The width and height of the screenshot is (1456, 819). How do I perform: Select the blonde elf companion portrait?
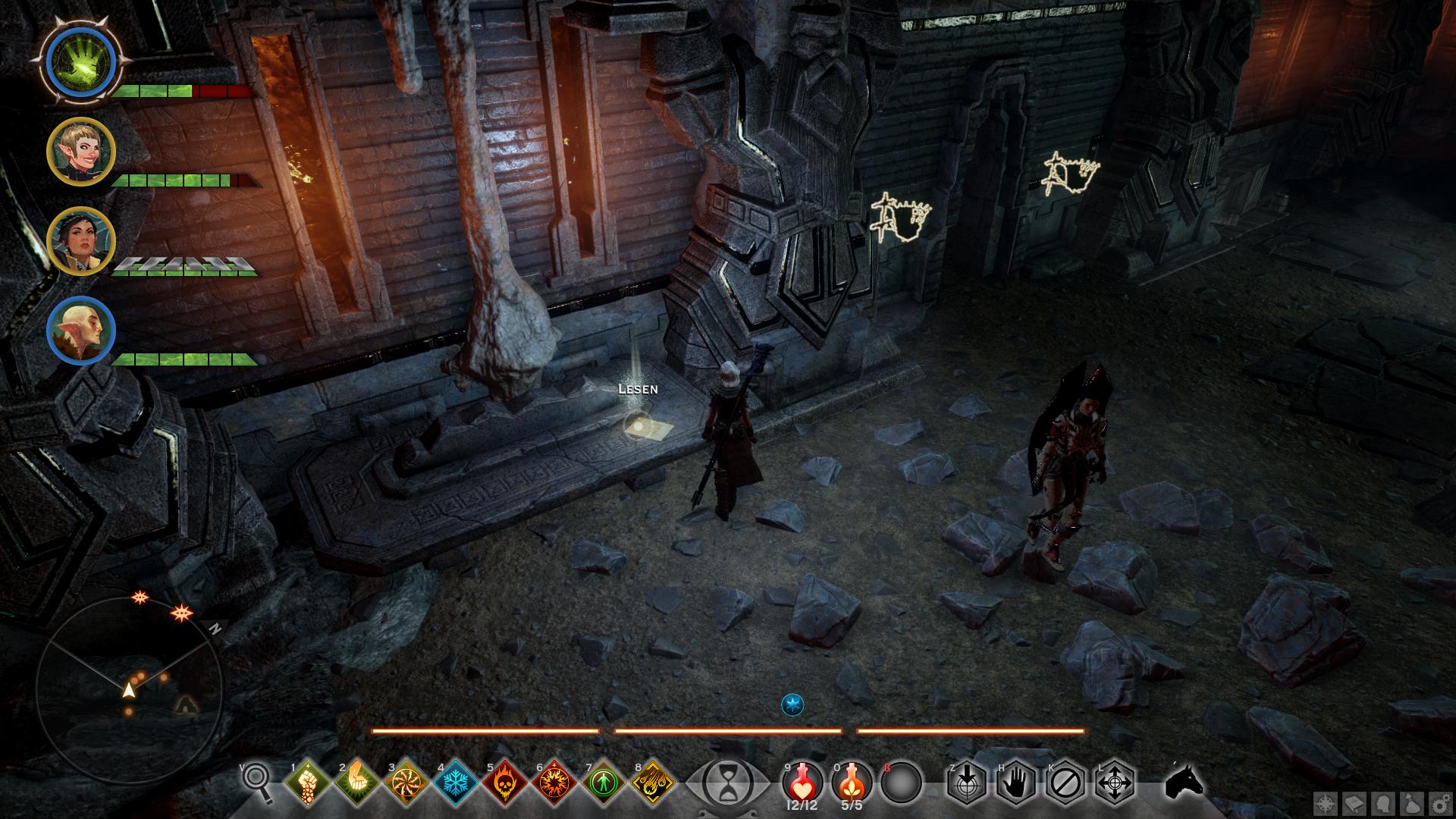pyautogui.click(x=81, y=152)
